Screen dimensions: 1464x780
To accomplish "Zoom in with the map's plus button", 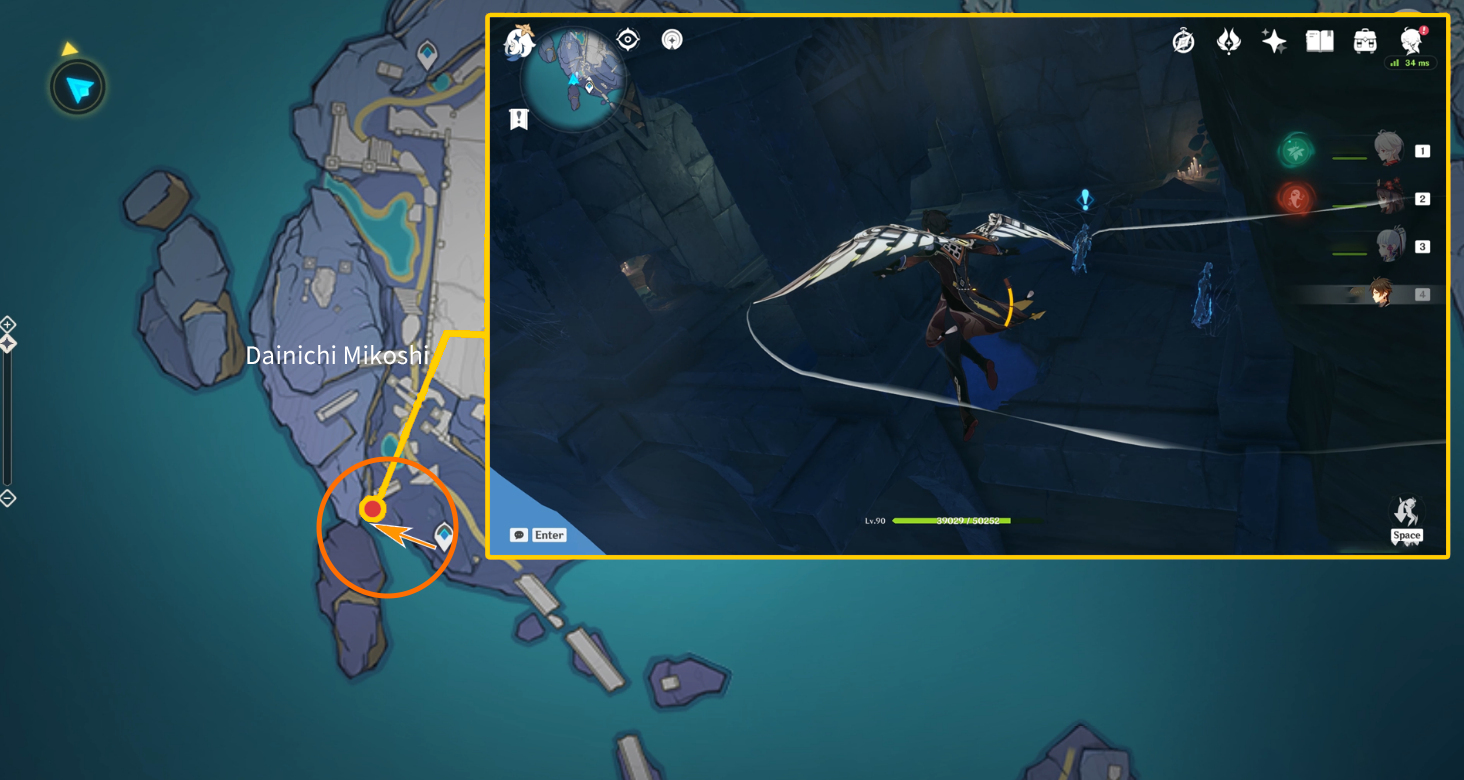I will pos(7,324).
